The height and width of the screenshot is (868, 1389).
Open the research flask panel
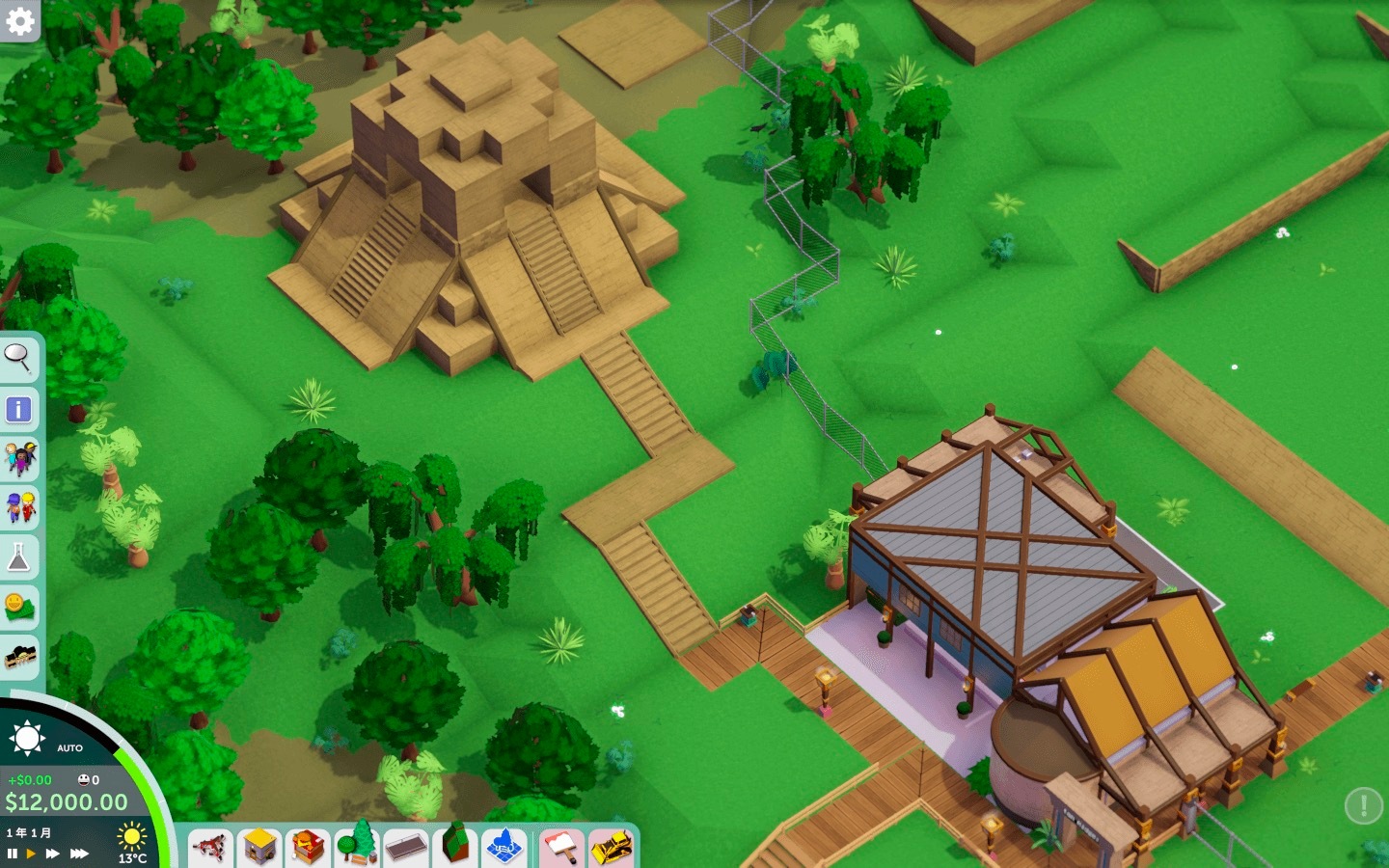pos(19,557)
